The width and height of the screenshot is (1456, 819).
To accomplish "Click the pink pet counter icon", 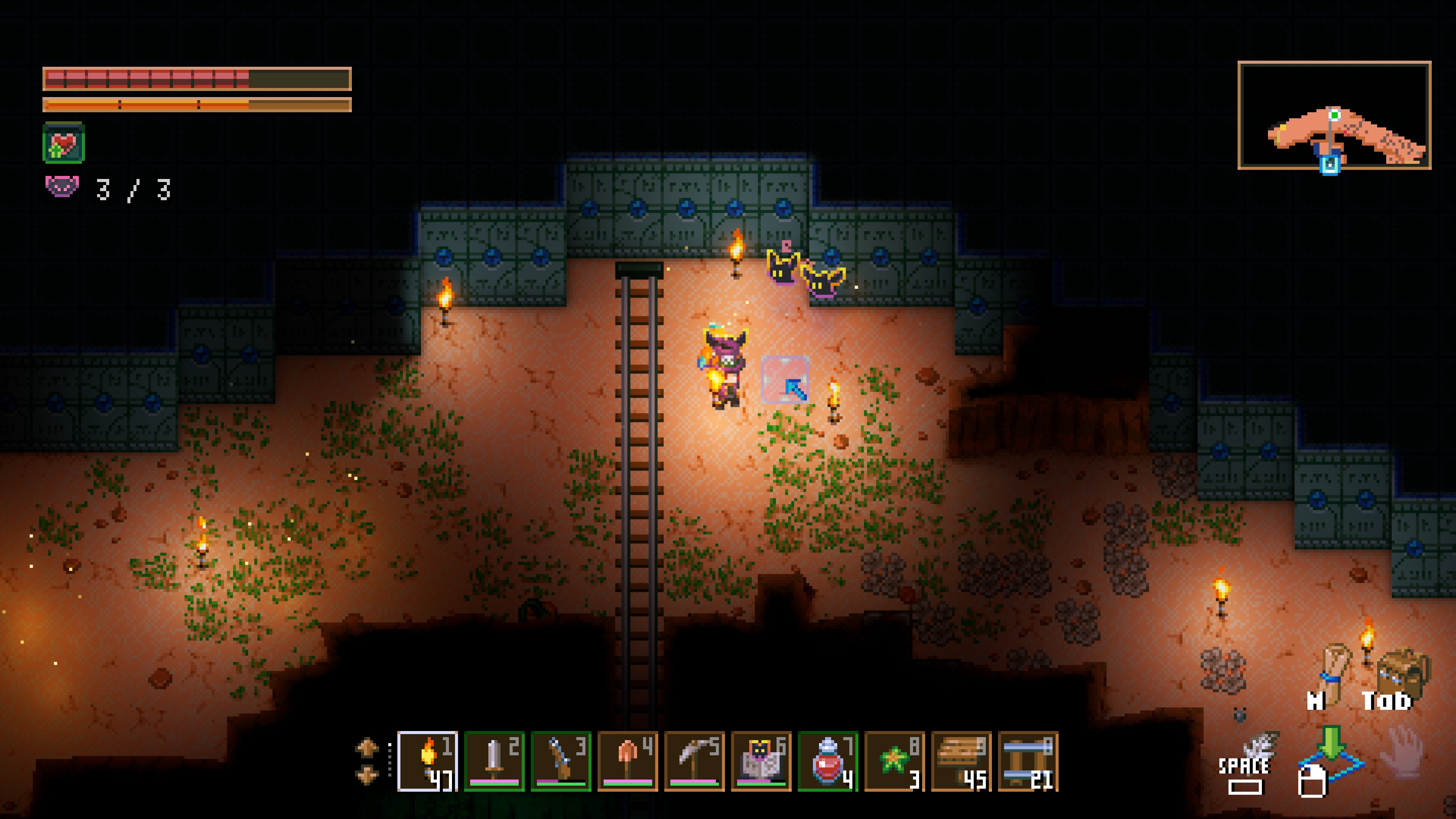I will point(61,187).
